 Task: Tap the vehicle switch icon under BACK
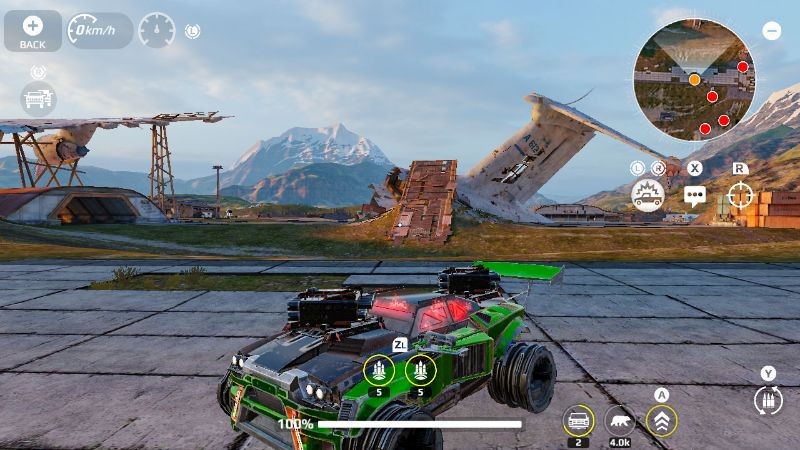[x=38, y=98]
